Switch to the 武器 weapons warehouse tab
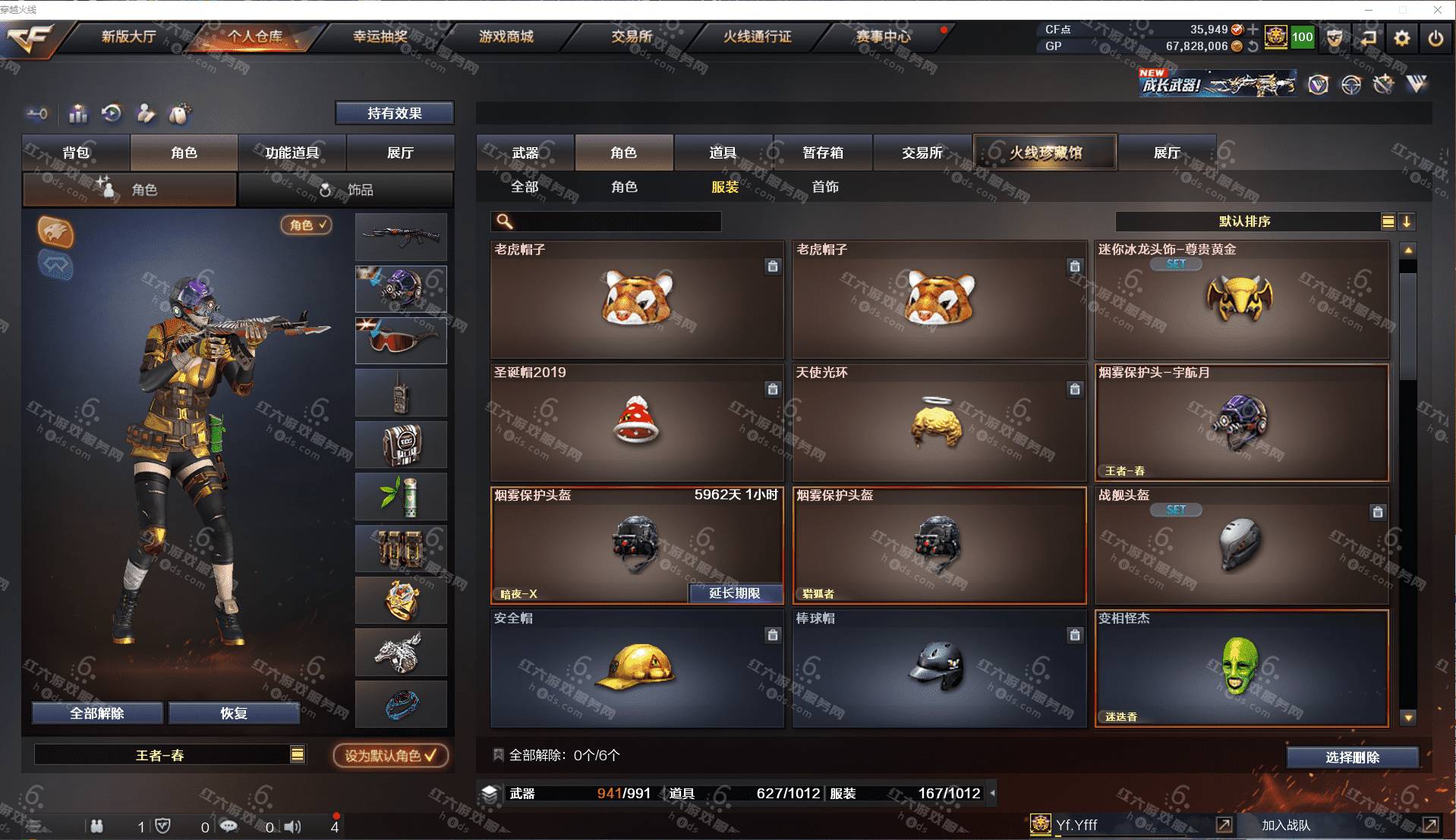Viewport: 1456px width, 840px height. click(525, 153)
